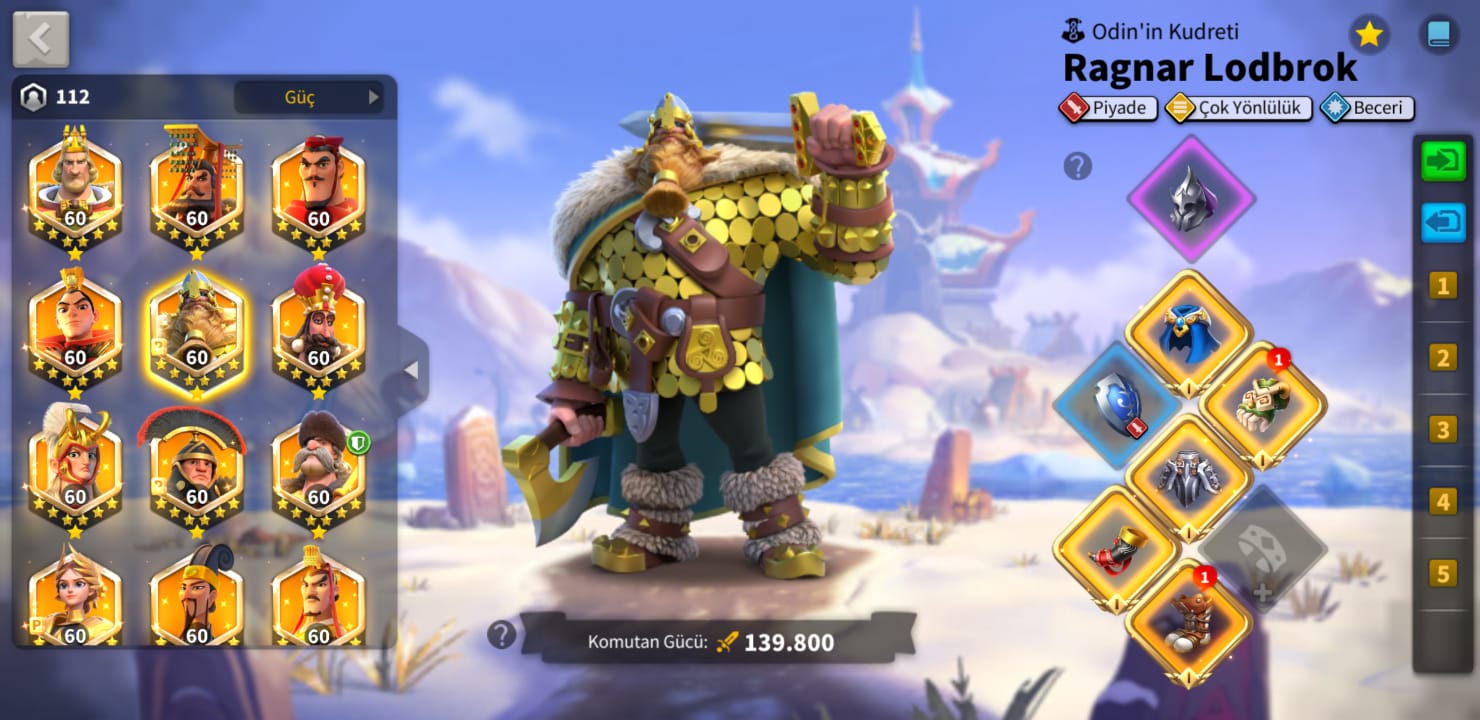Collapse the commander list panel arrow
This screenshot has height=720, width=1480.
412,370
